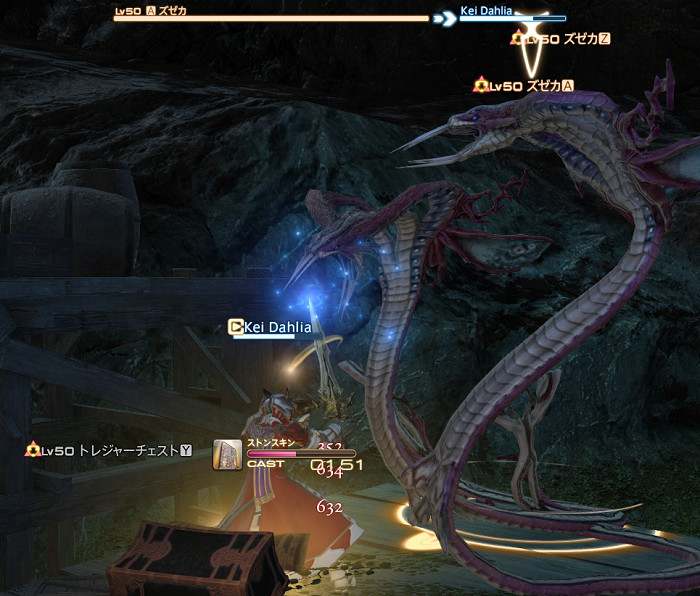
Task: Select the ズゼカ A nameplate beside the aggro icon
Action: tap(526, 86)
